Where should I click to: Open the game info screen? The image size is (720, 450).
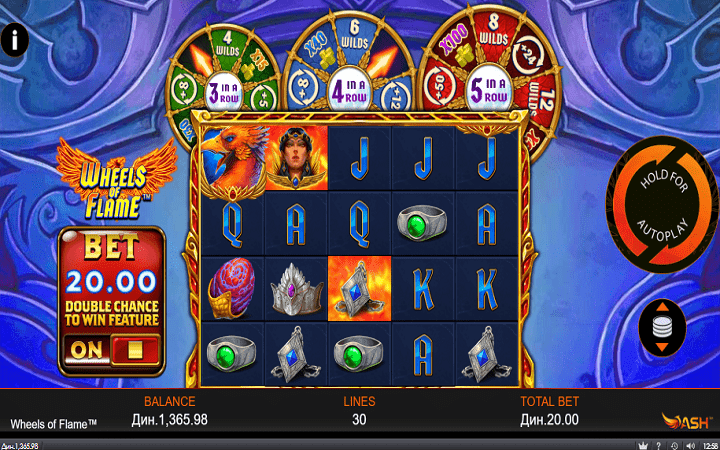(16, 41)
